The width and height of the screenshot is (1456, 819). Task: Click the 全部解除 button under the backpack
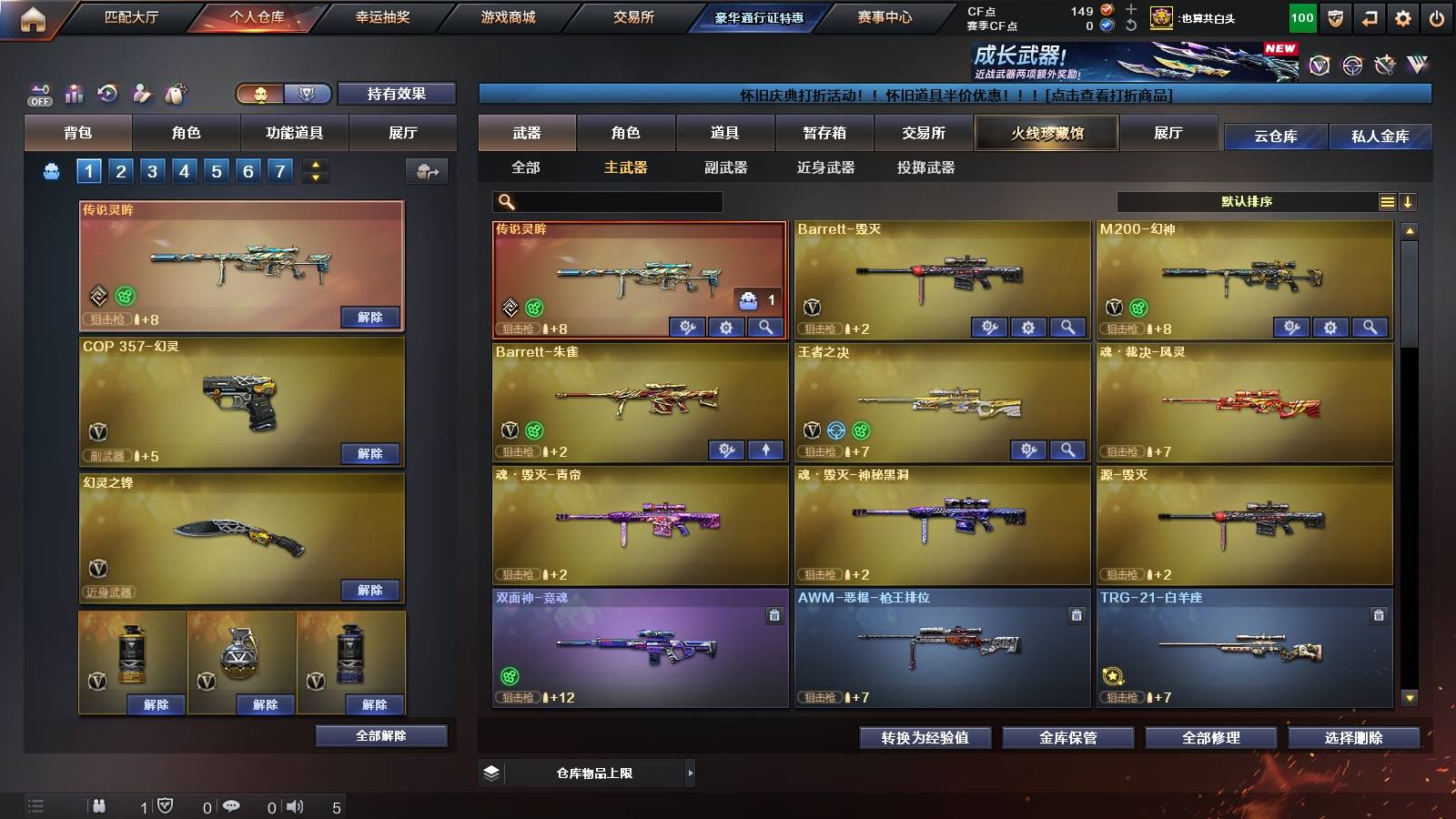pos(381,735)
